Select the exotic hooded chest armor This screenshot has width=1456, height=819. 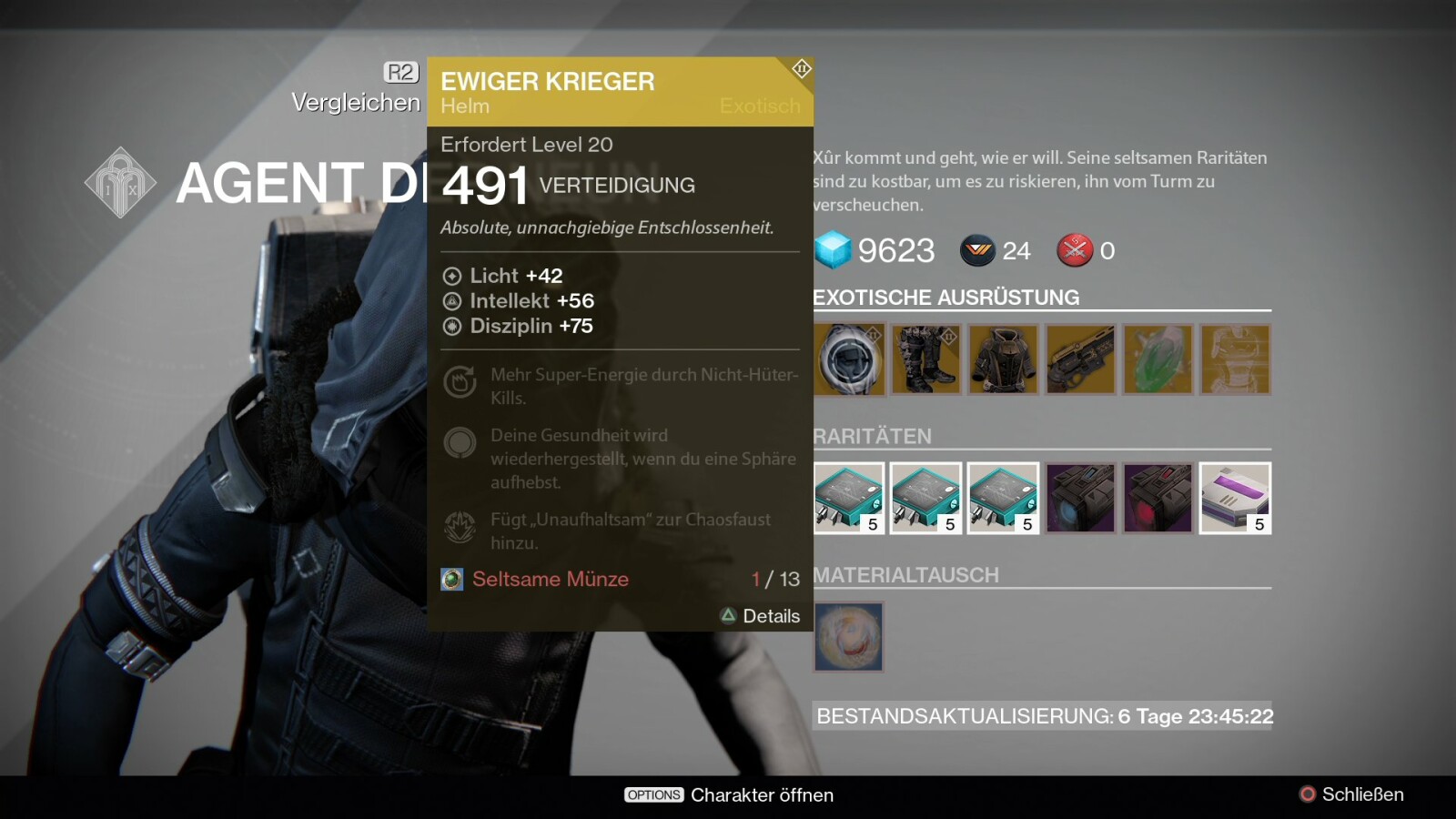1003,360
